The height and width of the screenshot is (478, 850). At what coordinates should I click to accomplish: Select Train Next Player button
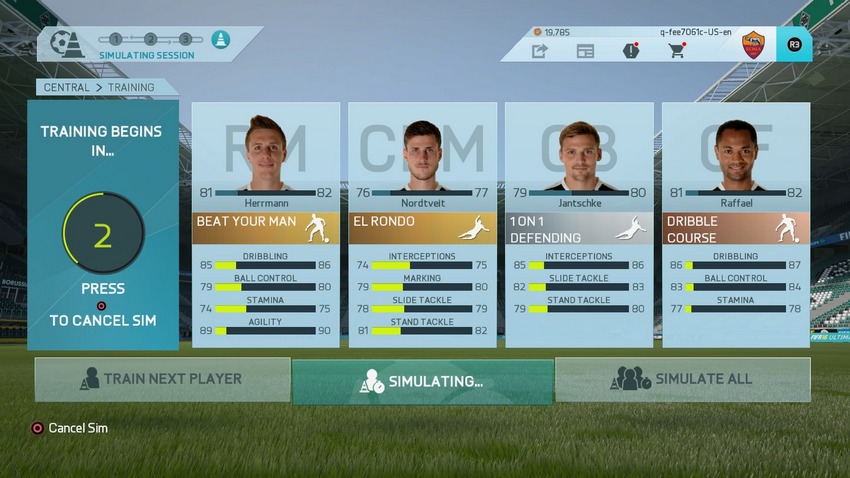(x=162, y=380)
